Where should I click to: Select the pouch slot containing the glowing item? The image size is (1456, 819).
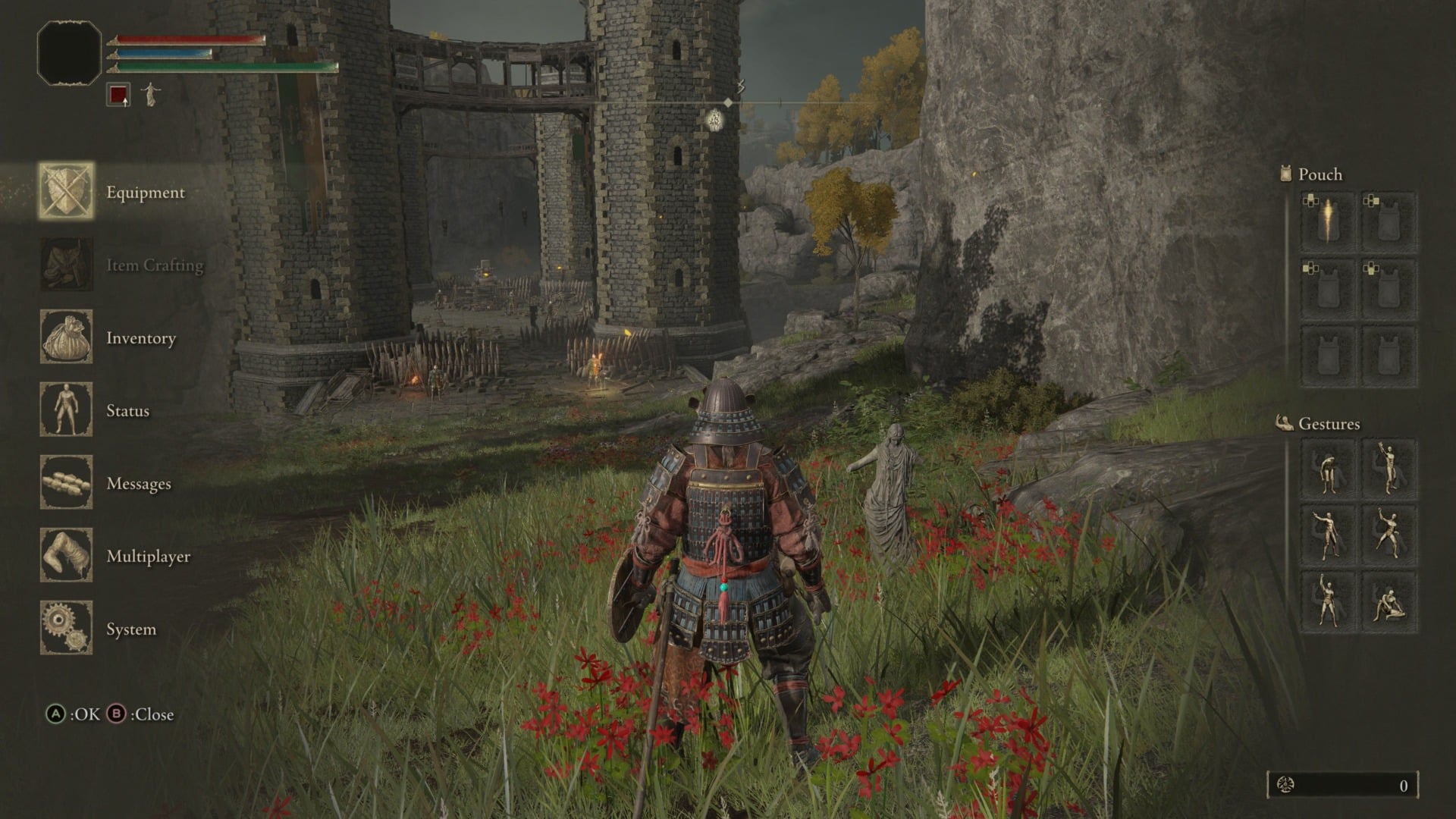1329,219
